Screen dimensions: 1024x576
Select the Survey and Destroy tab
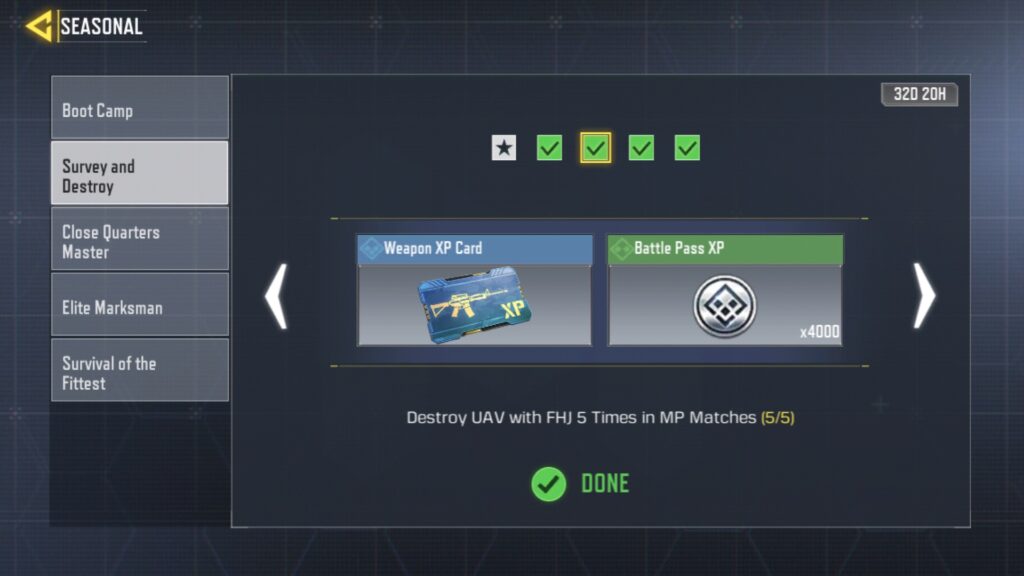coord(139,174)
